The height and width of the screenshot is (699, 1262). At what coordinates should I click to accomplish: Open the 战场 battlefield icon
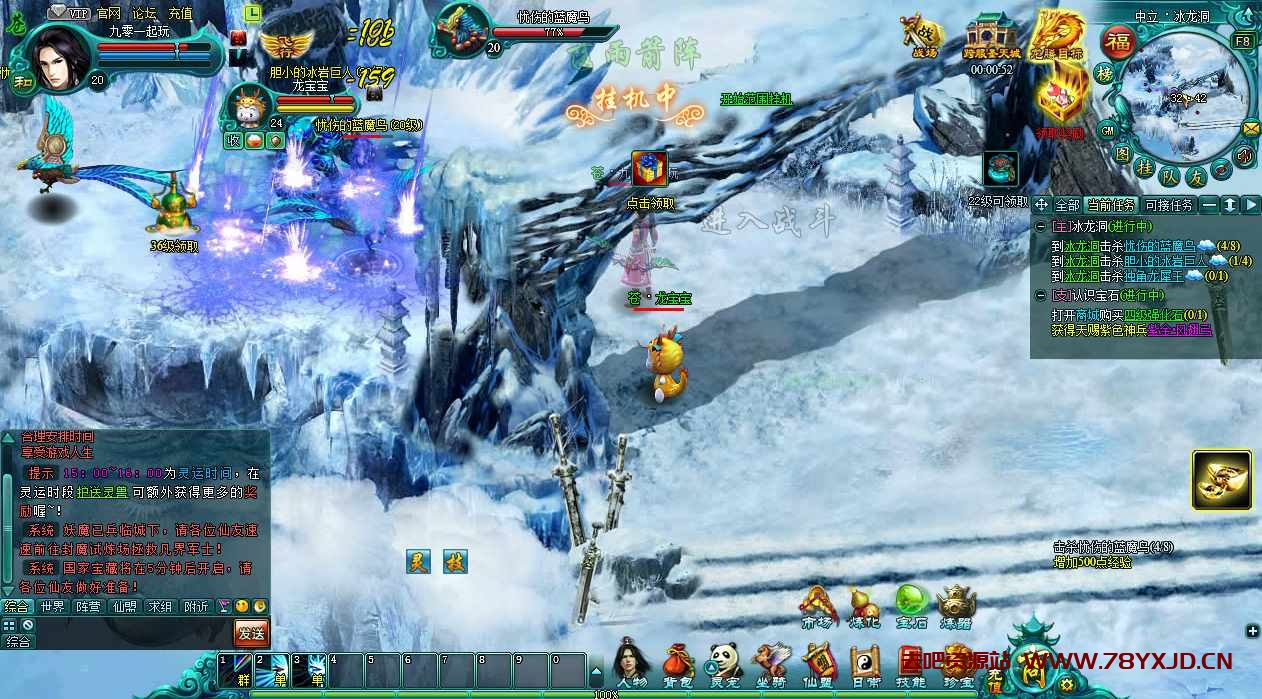923,36
